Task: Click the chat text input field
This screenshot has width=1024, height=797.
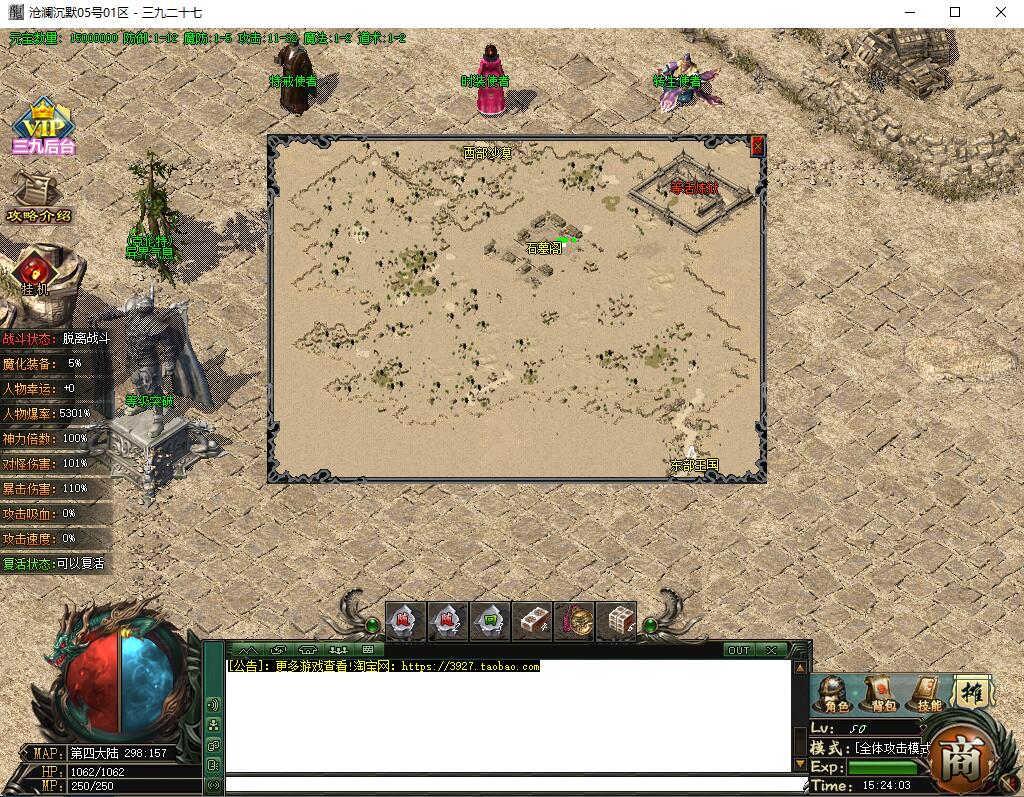Action: 515,784
